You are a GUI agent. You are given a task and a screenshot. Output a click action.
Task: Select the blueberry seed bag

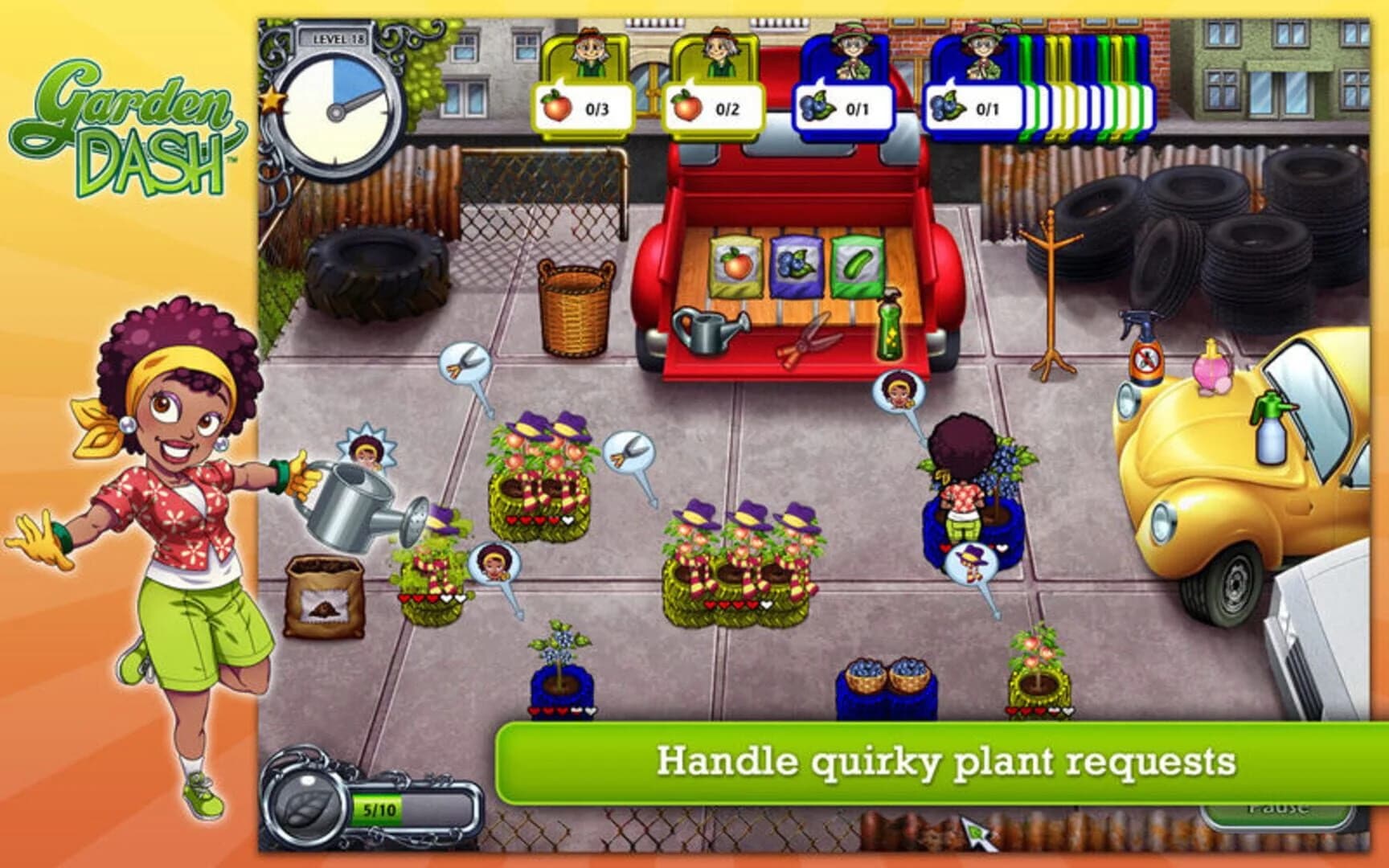(x=796, y=265)
